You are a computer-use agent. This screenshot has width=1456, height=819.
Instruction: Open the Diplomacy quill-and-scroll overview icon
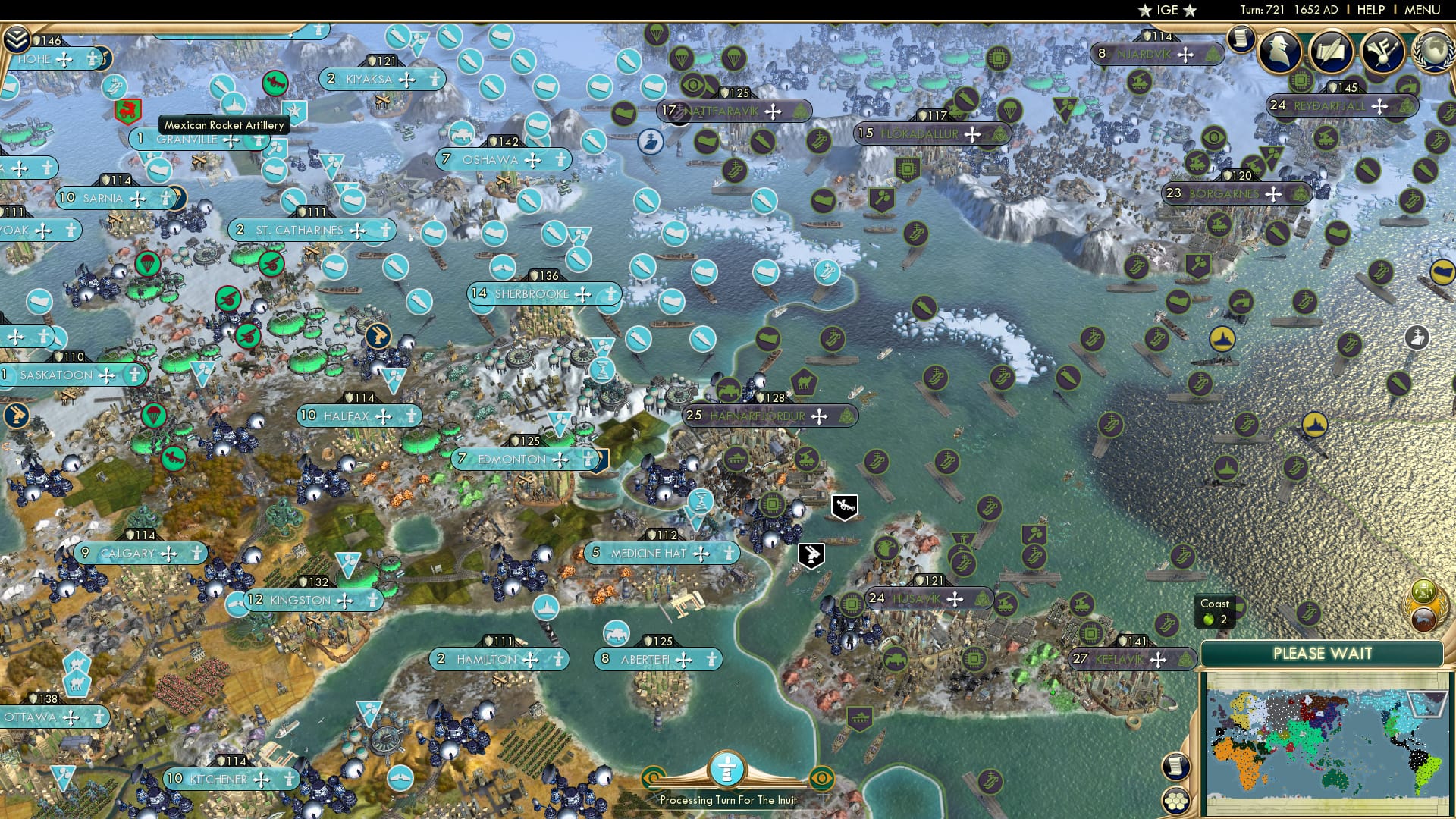[1332, 50]
